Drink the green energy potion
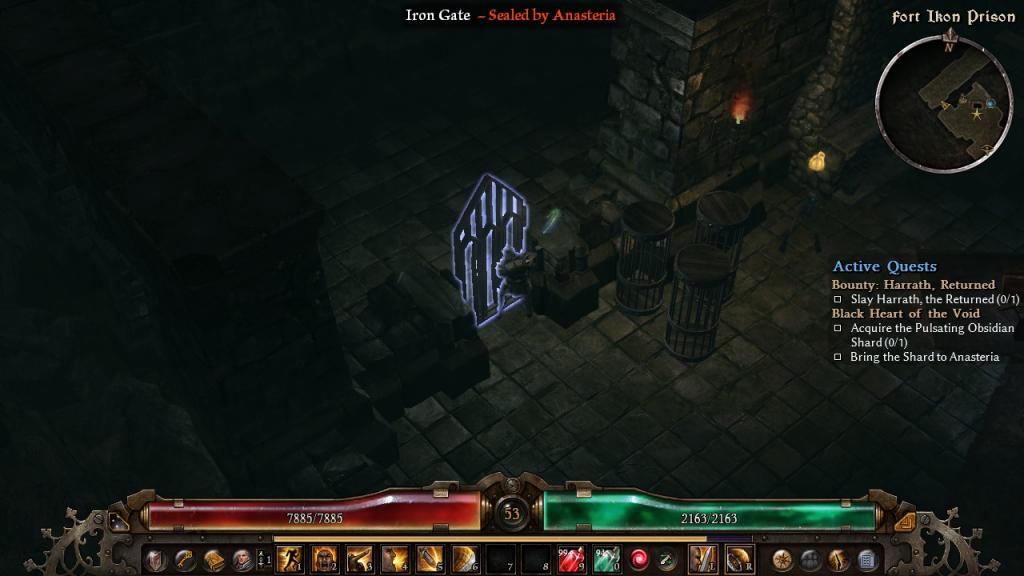This screenshot has height=576, width=1024. point(606,559)
